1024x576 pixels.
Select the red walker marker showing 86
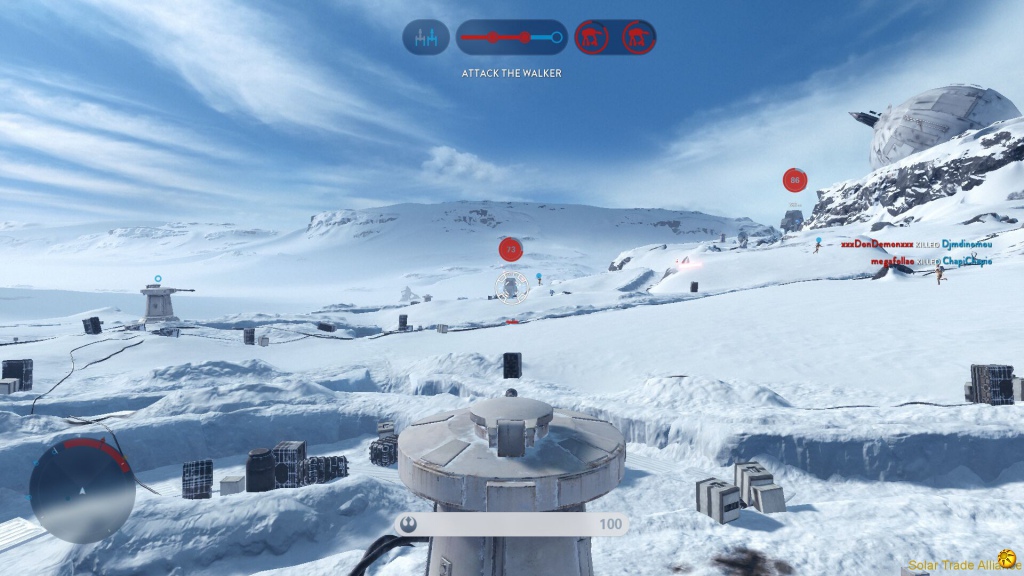[x=795, y=181]
